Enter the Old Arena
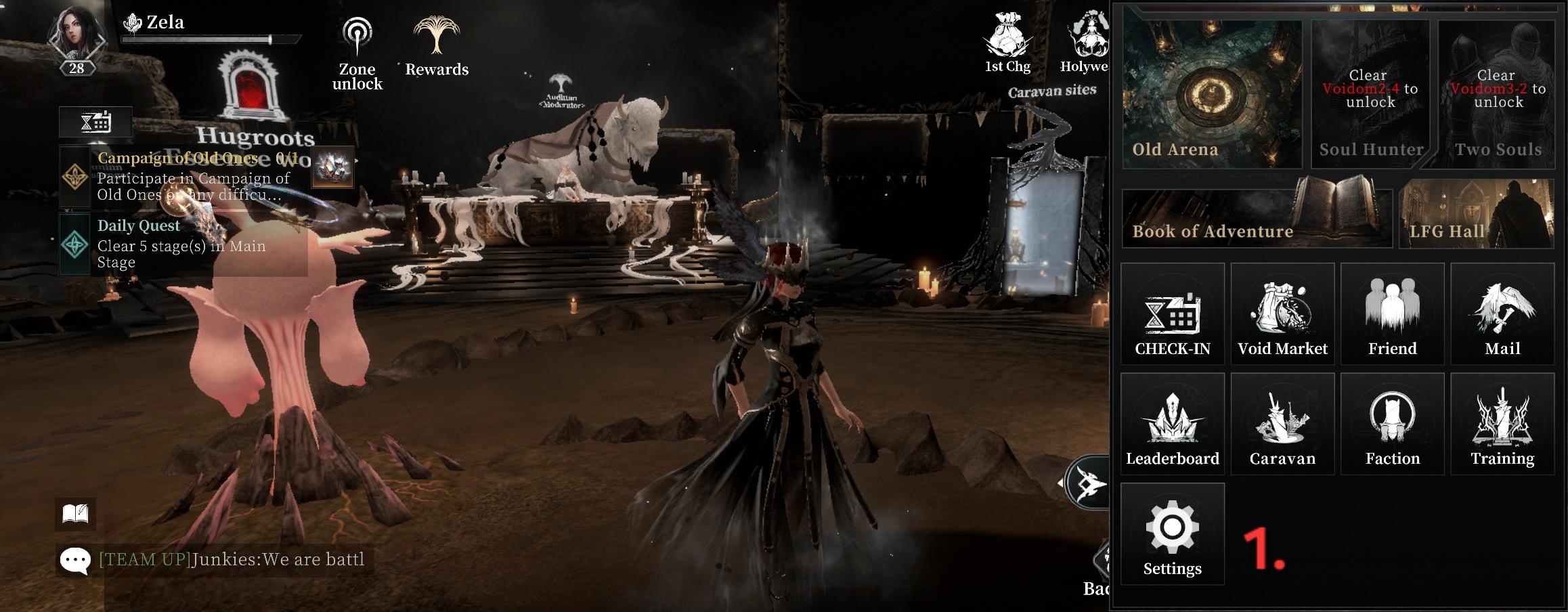Image resolution: width=1568 pixels, height=612 pixels. pyautogui.click(x=1212, y=95)
